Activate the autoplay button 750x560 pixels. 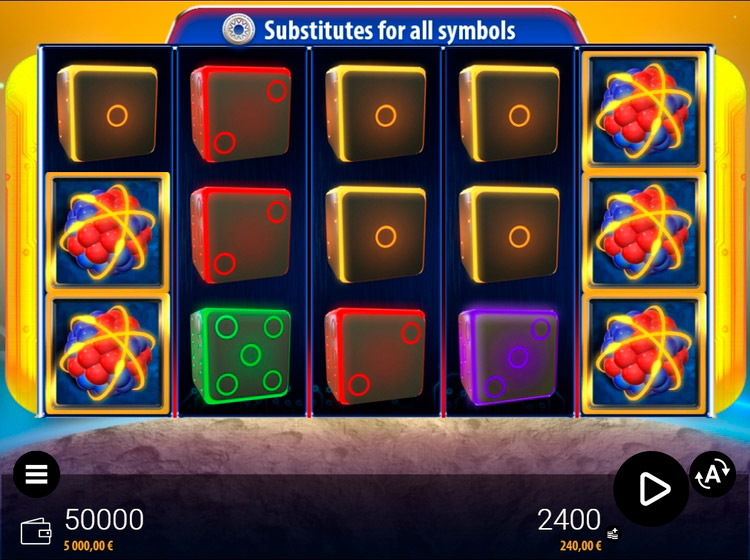(712, 475)
